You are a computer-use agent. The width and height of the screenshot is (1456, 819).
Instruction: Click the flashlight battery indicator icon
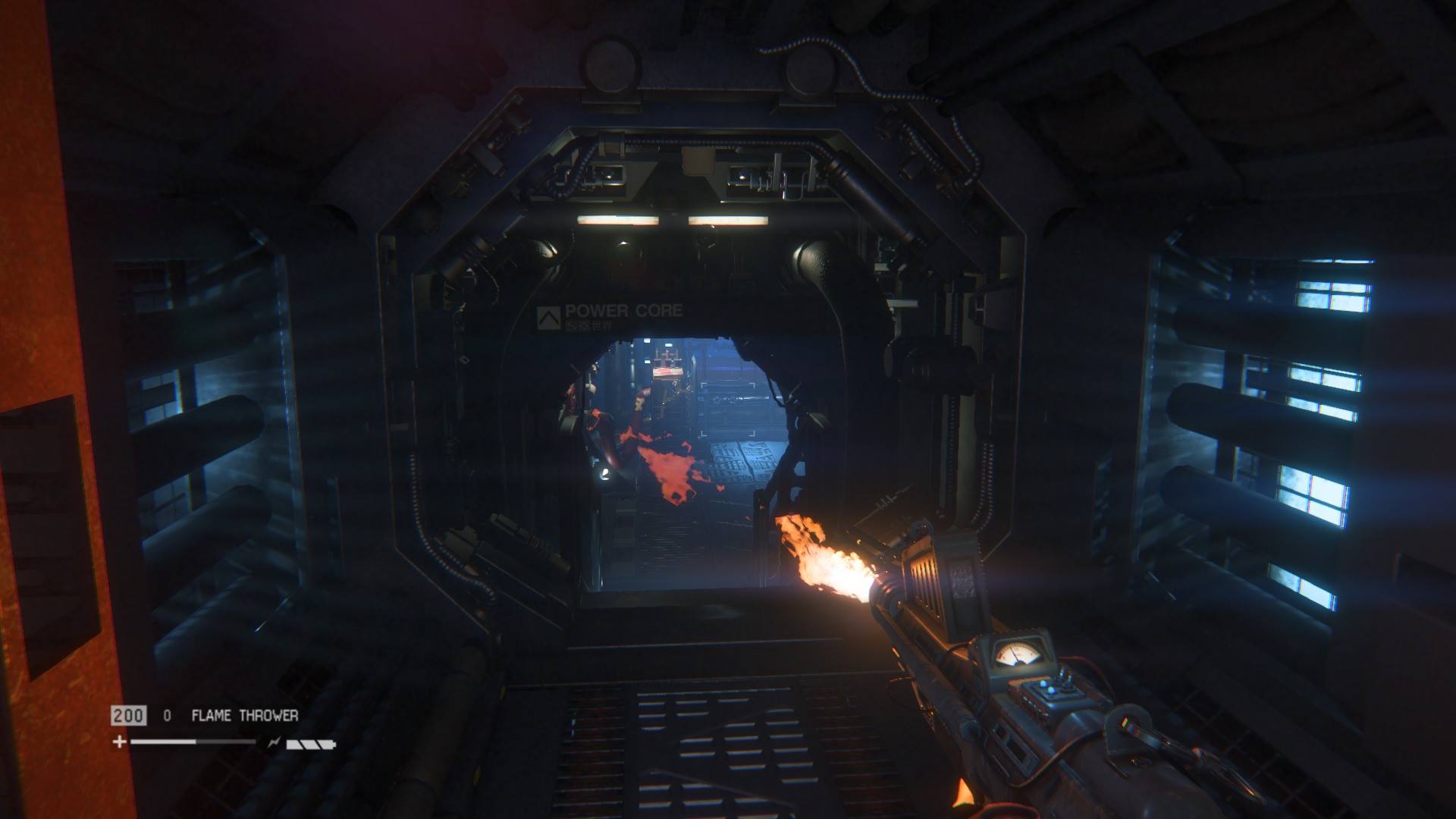coord(310,744)
